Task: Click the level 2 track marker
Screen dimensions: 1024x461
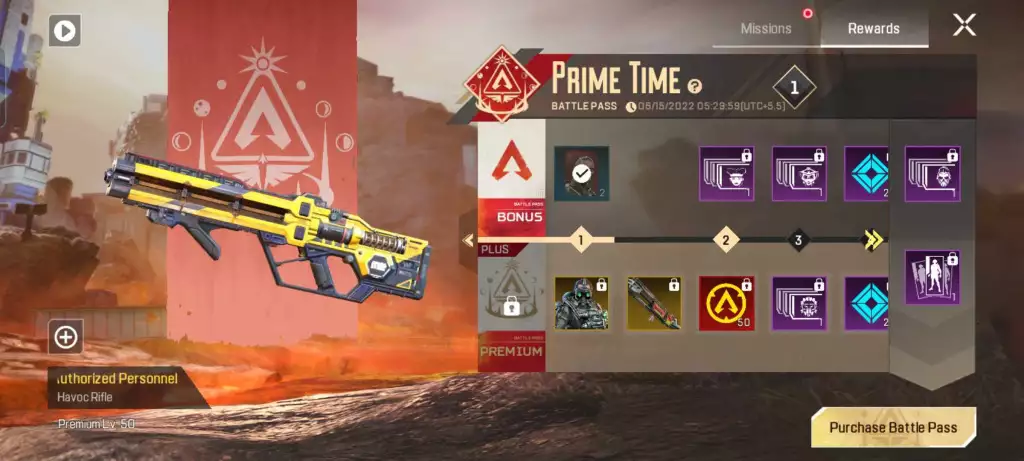Action: coord(725,240)
